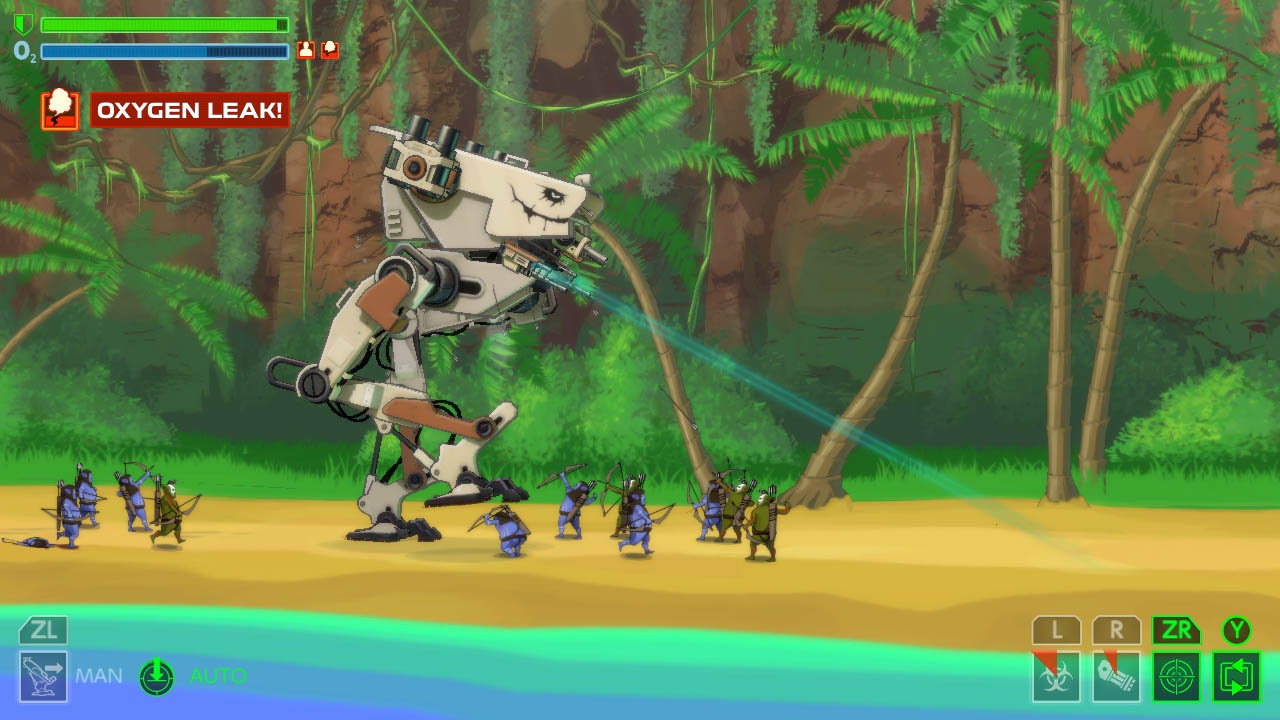
Task: Select the biohazard weapon bound to L
Action: (1054, 680)
